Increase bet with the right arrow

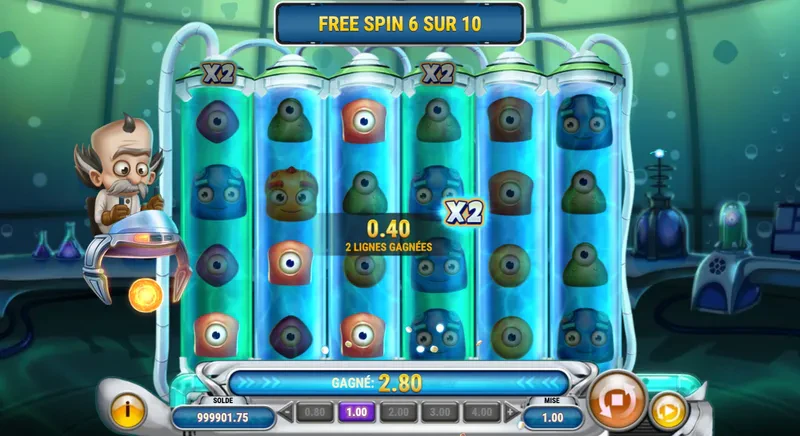pyautogui.click(x=511, y=411)
